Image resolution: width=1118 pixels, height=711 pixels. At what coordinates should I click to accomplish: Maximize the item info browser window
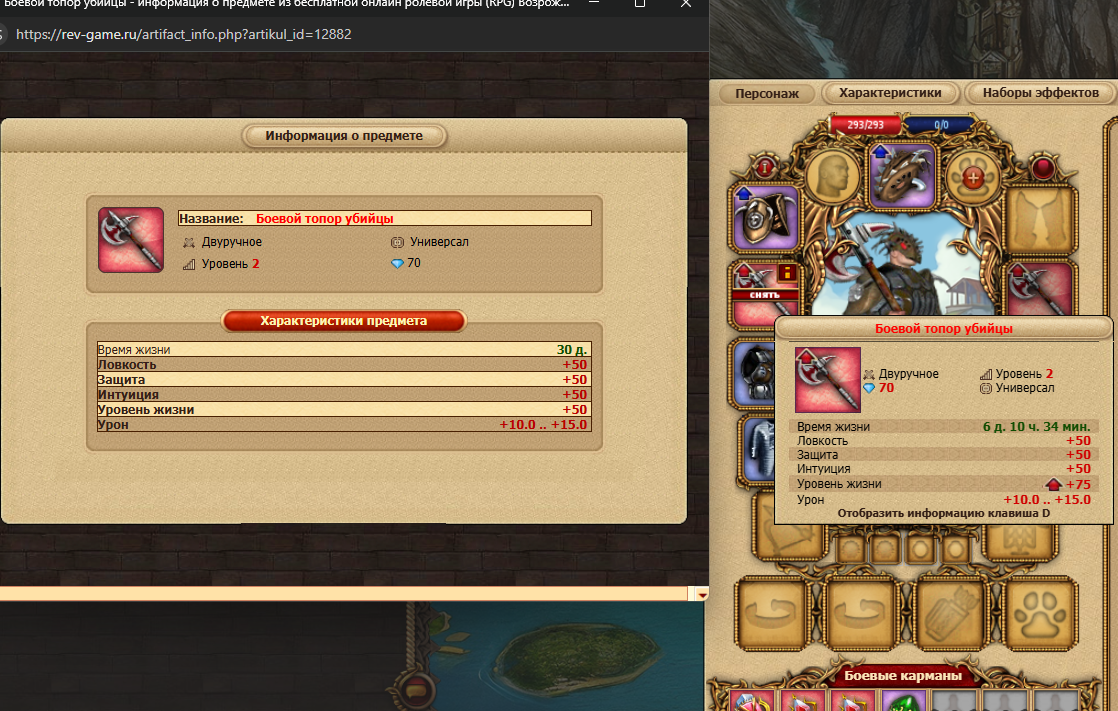[x=640, y=5]
